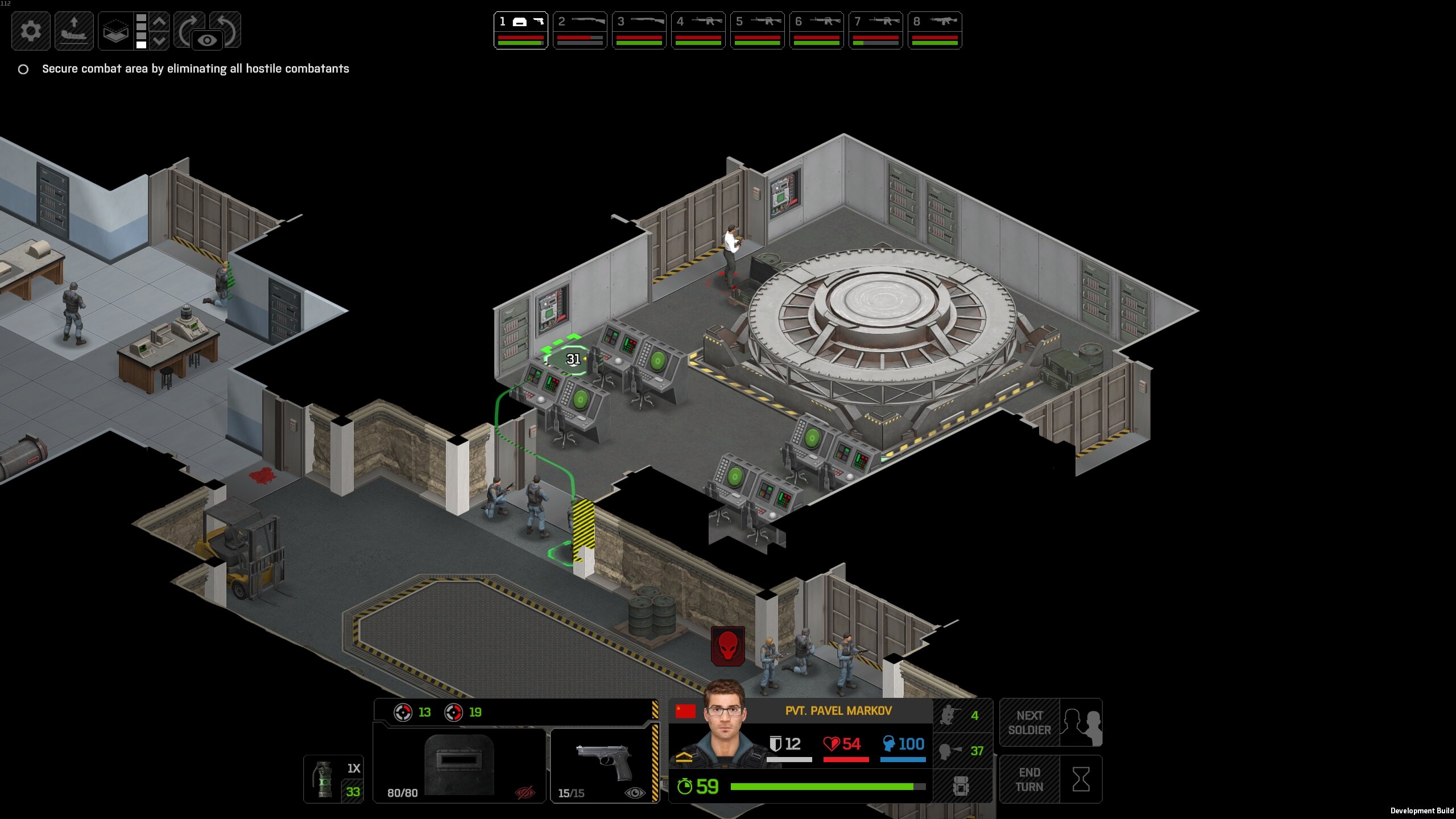Select the combat shield slot
This screenshot has width=1456, height=819.
click(460, 764)
